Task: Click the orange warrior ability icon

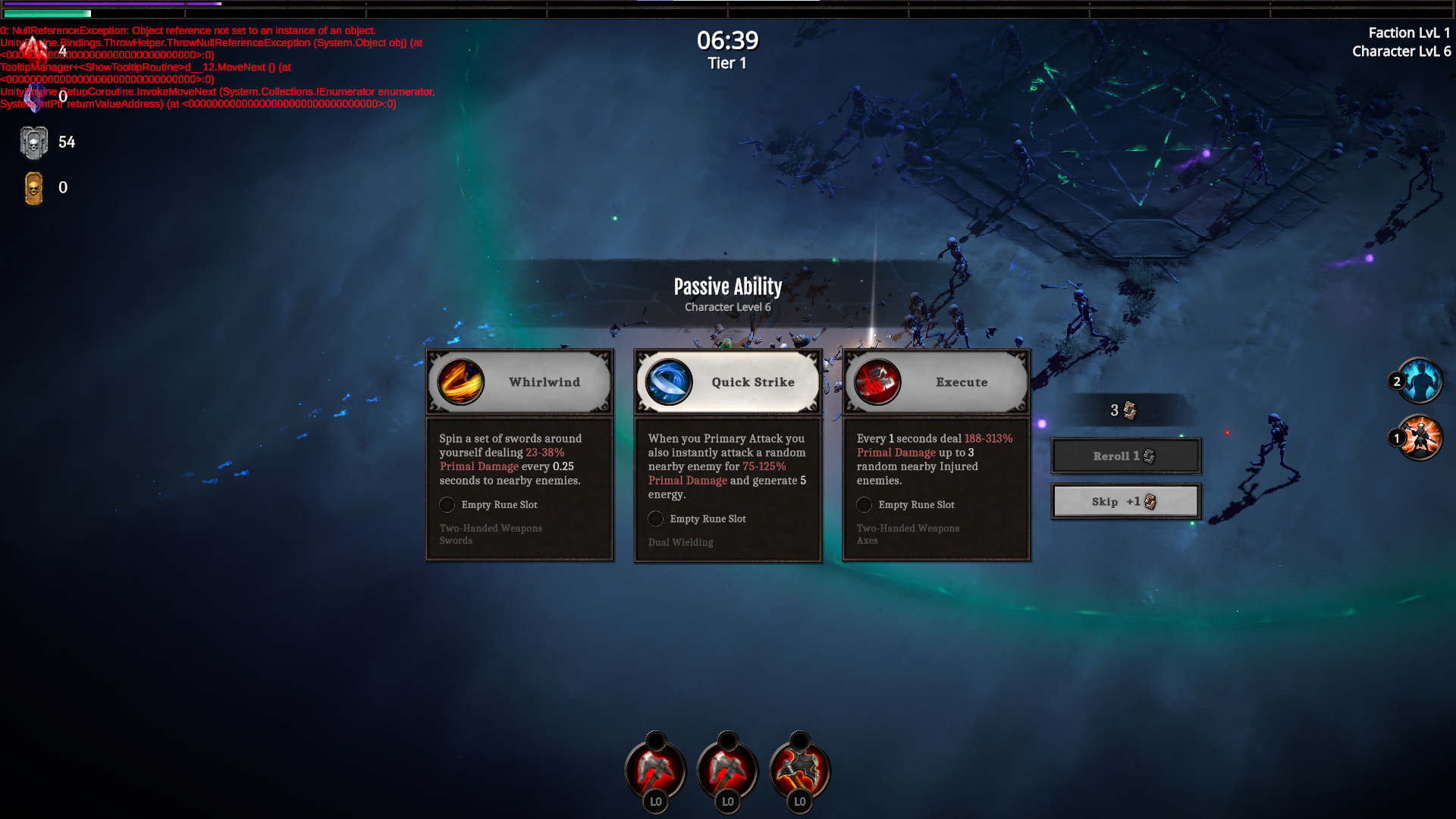Action: click(1420, 438)
